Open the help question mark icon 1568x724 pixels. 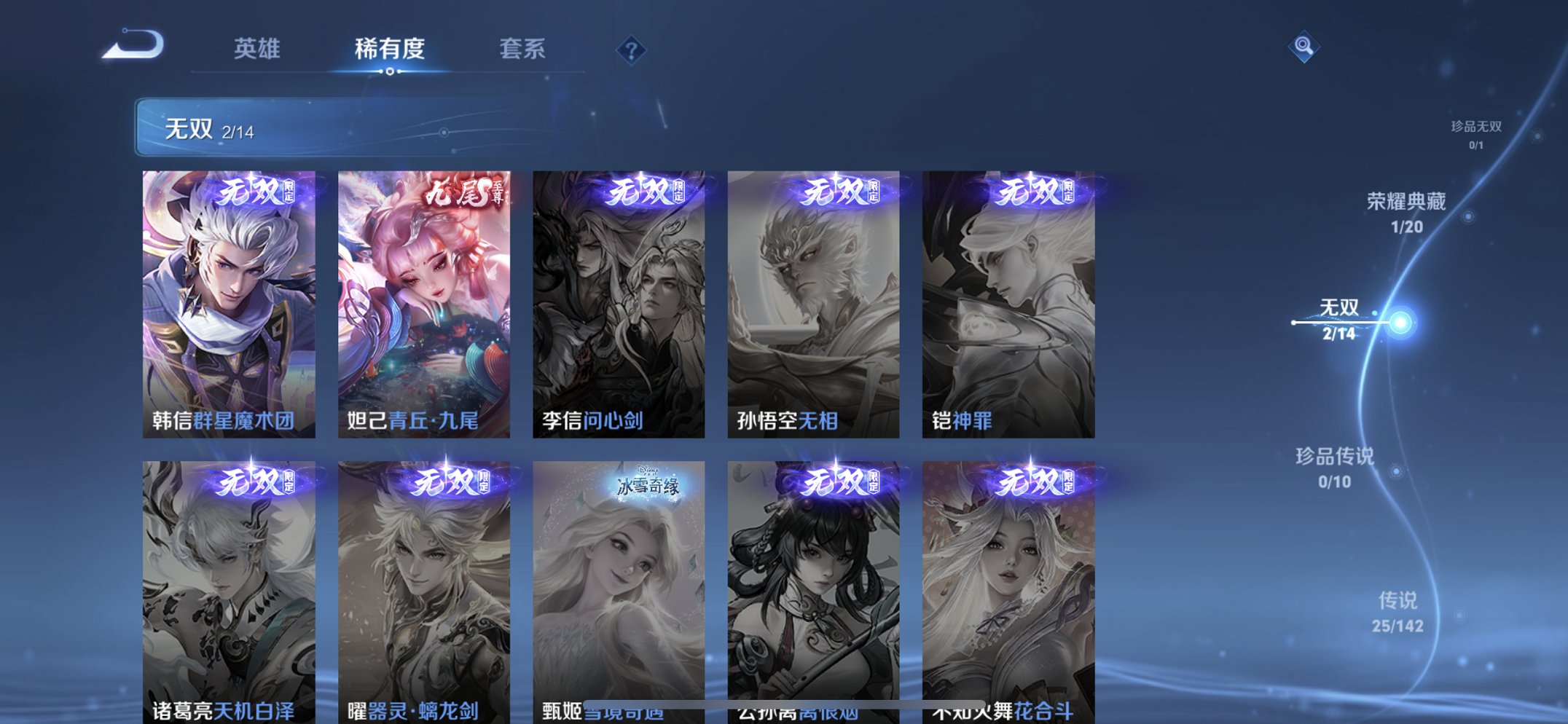[x=631, y=50]
